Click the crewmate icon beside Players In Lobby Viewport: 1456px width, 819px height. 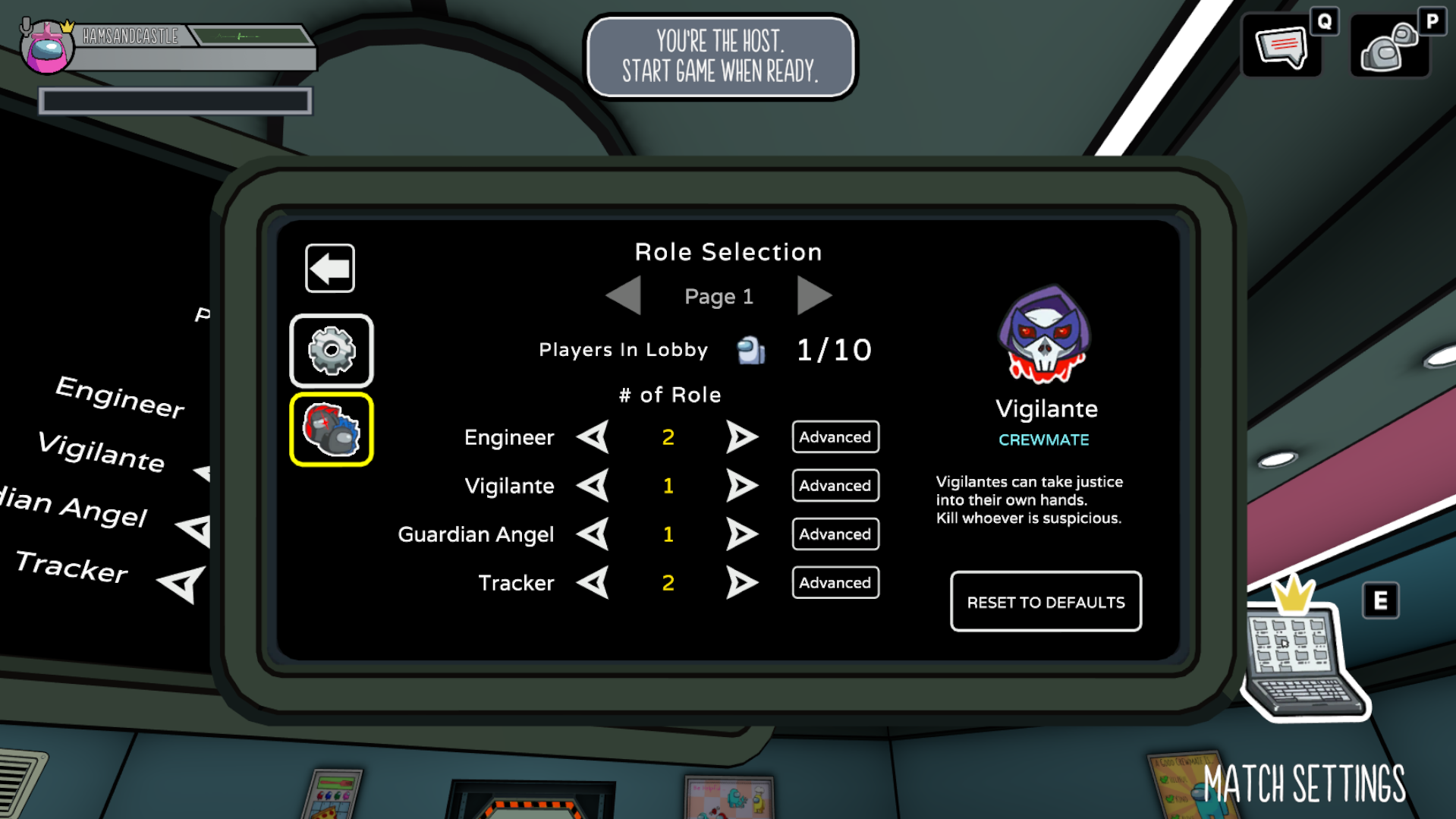click(x=750, y=350)
